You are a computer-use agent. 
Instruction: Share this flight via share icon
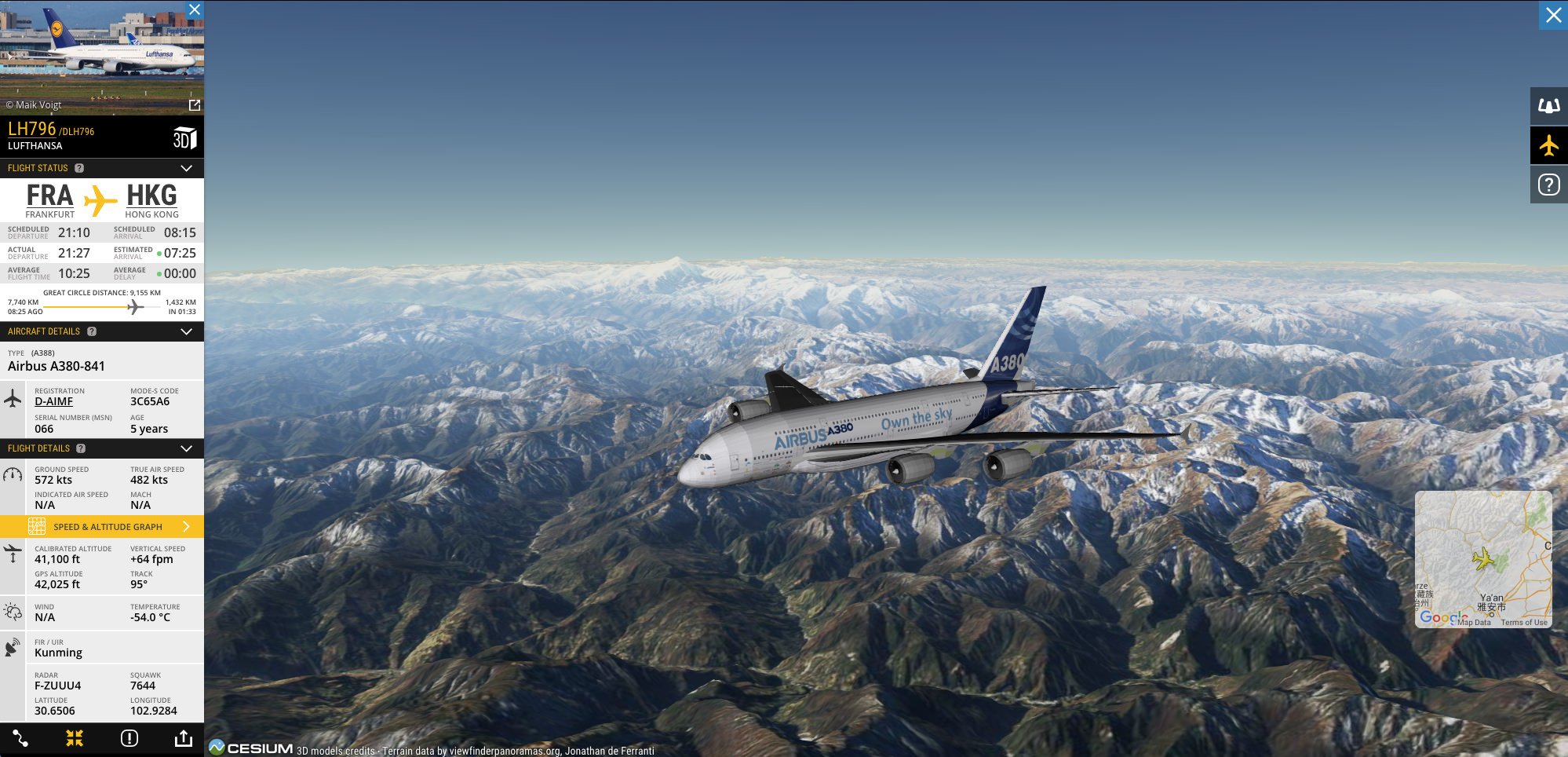coord(183,738)
